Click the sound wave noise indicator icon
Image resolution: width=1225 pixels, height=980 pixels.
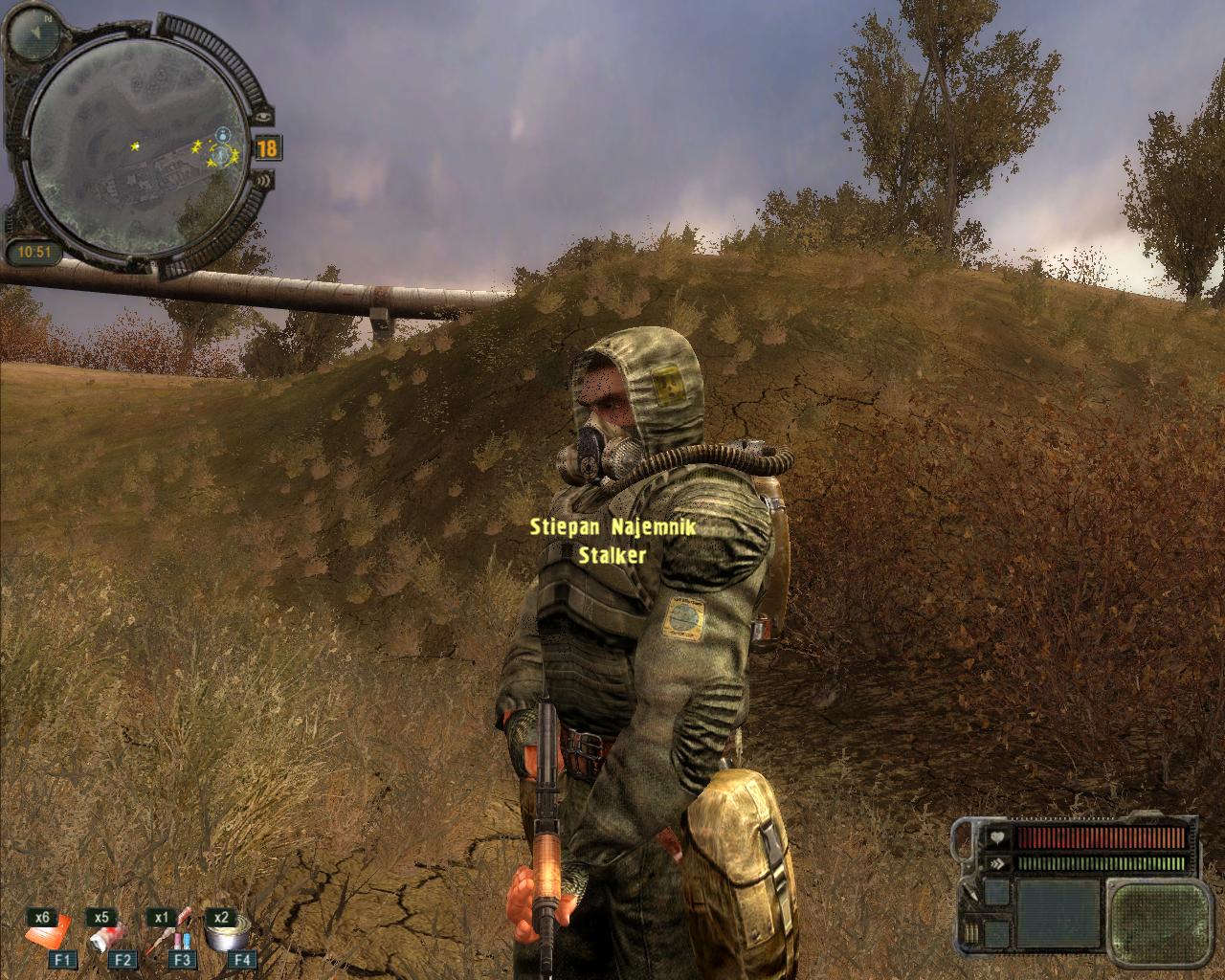[264, 180]
